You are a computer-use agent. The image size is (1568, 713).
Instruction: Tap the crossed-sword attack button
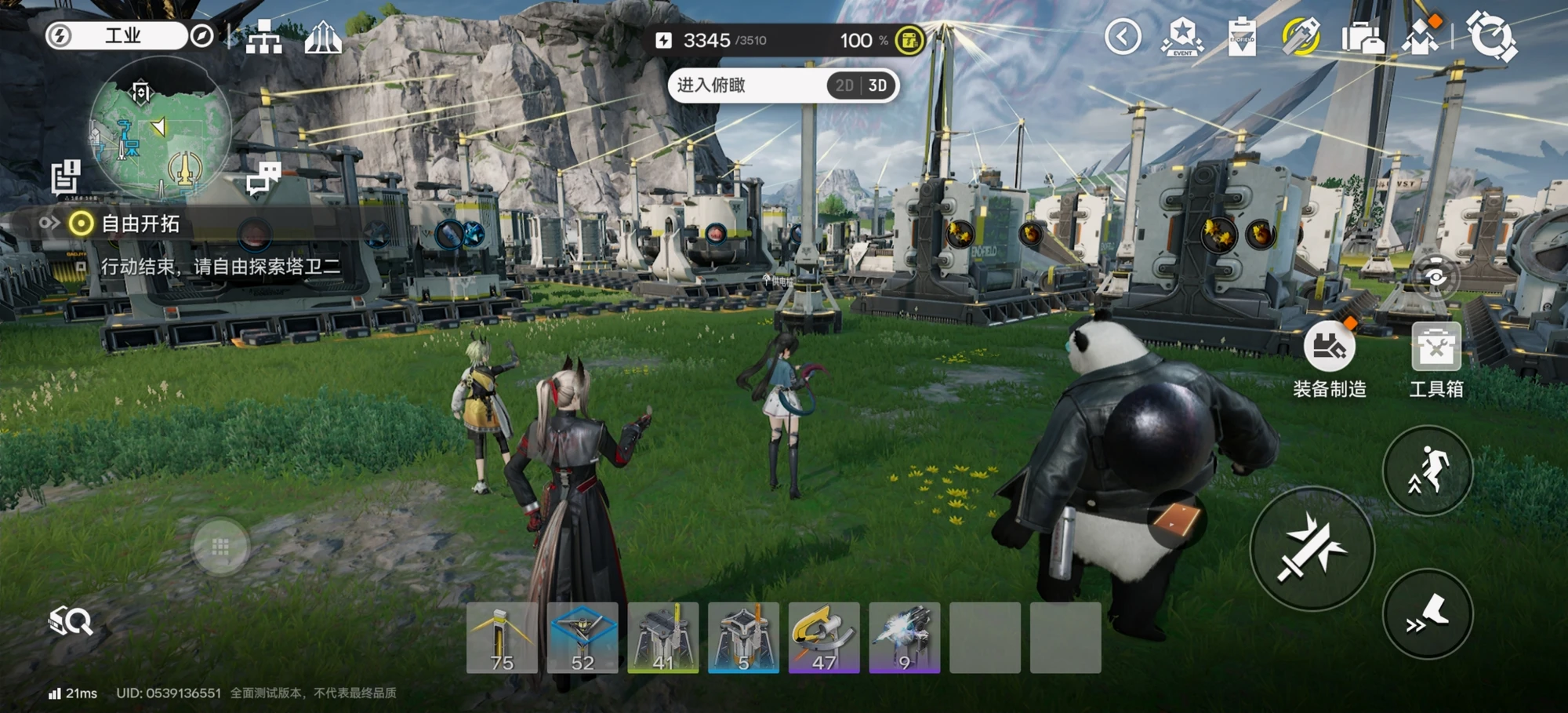1312,548
